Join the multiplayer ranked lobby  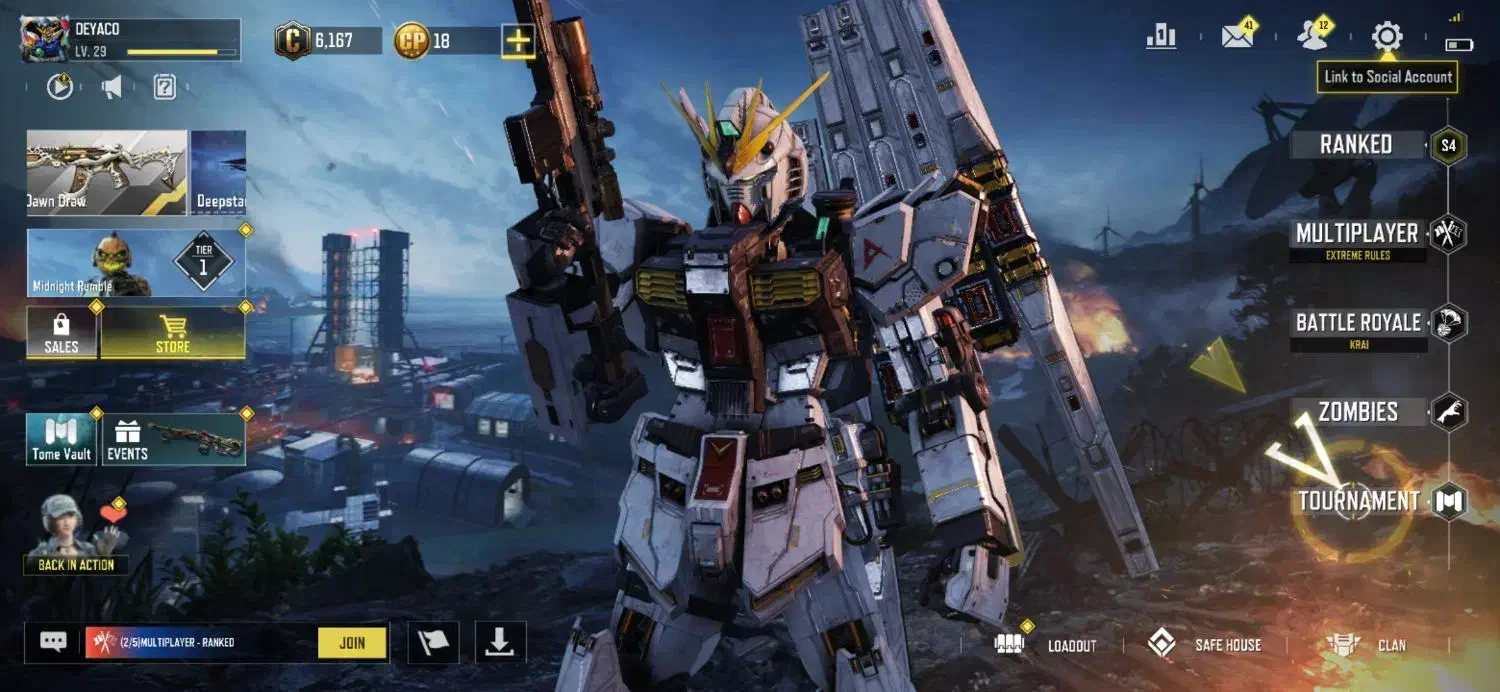(x=352, y=643)
